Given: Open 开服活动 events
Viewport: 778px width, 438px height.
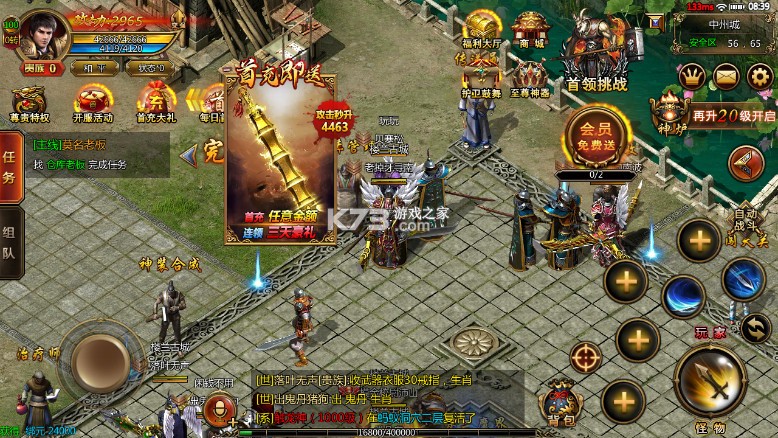Looking at the screenshot, I should click(x=93, y=103).
